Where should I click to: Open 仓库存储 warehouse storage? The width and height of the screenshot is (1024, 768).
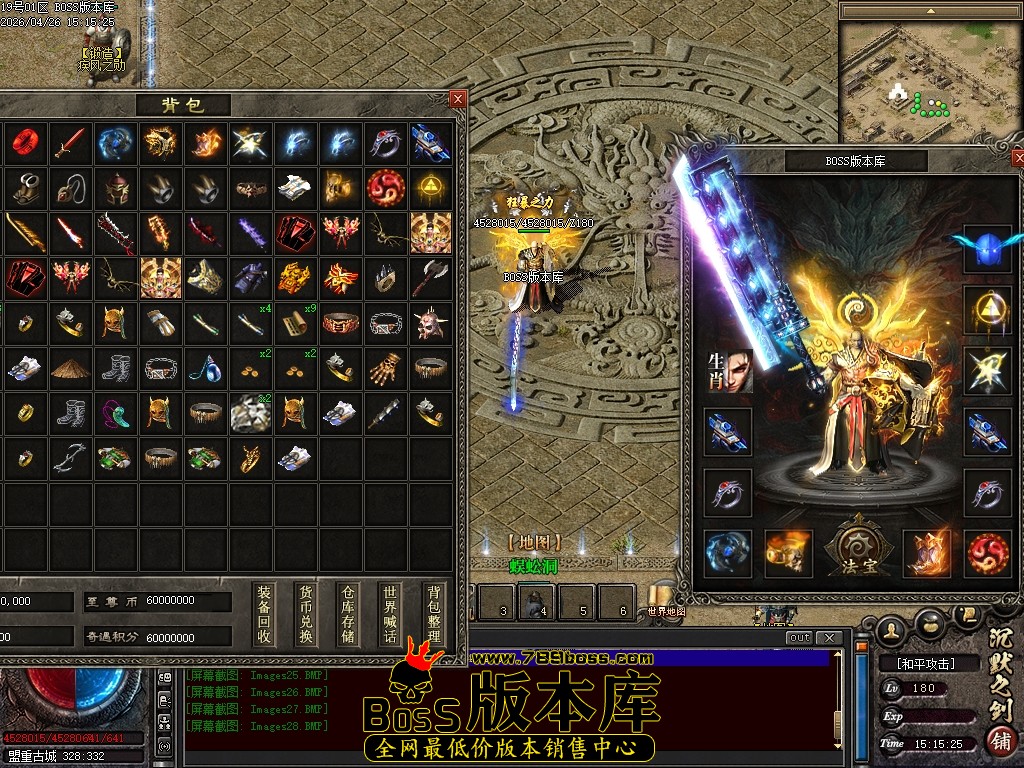(348, 613)
